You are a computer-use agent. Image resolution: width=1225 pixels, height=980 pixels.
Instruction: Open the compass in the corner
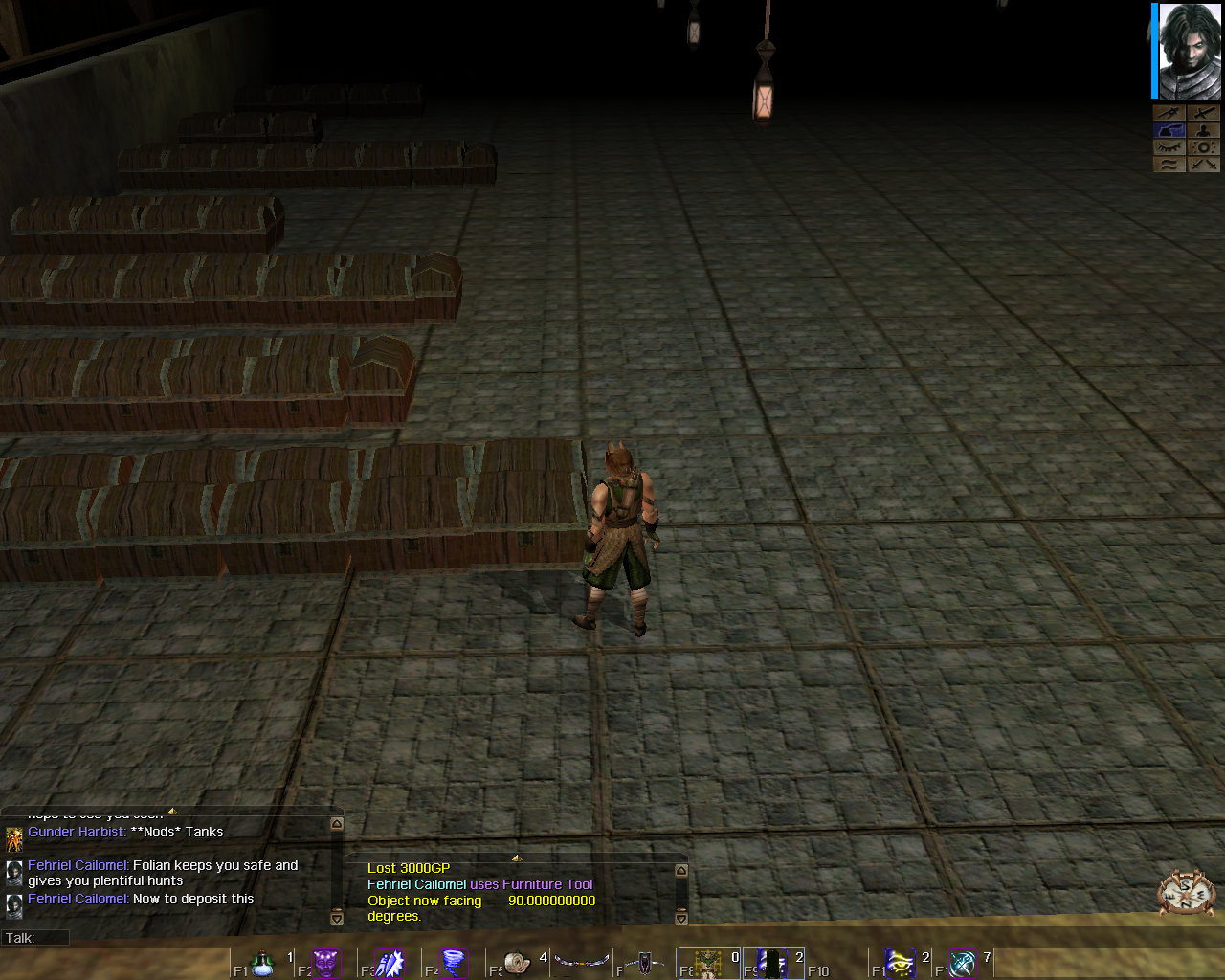pyautogui.click(x=1186, y=894)
